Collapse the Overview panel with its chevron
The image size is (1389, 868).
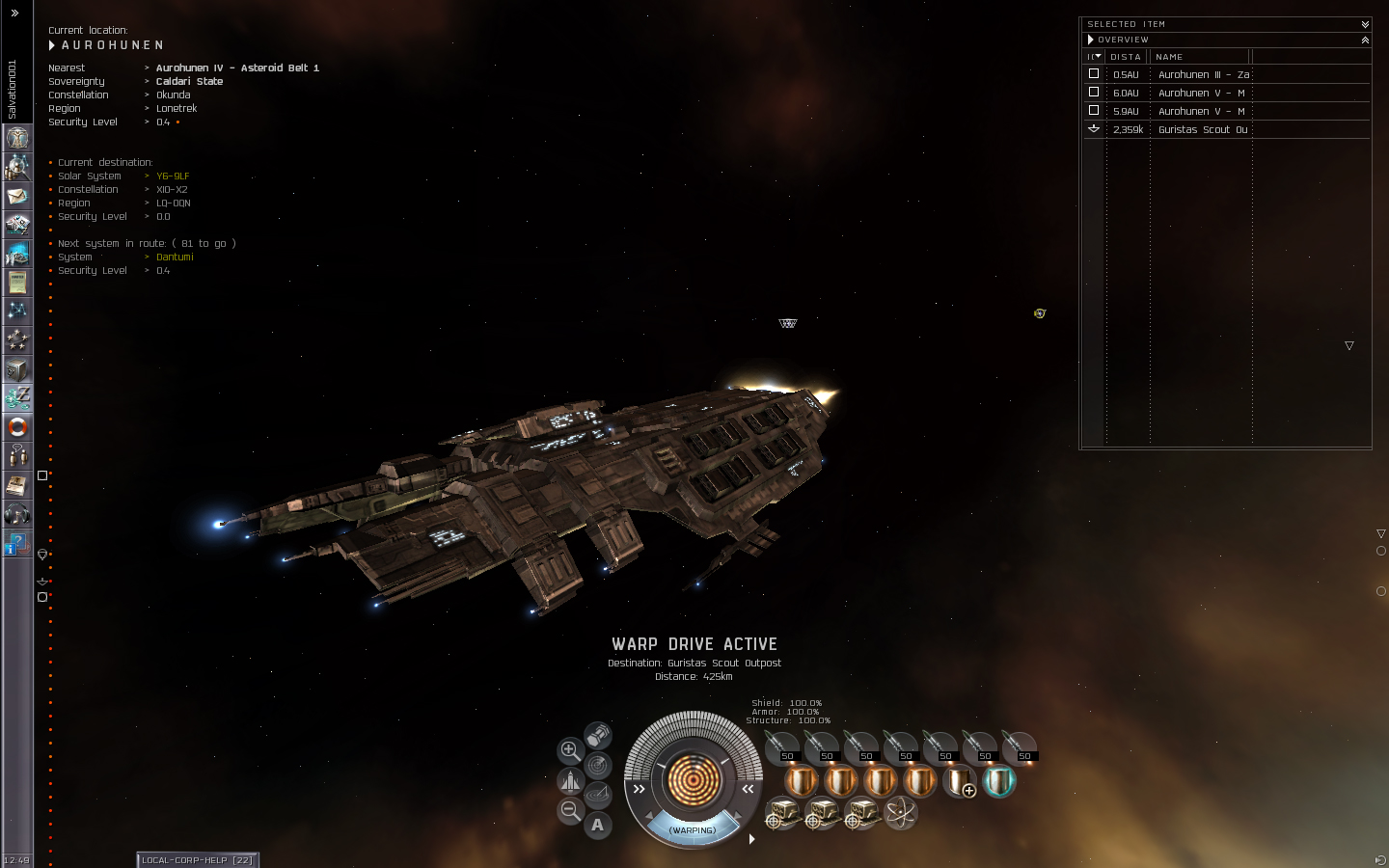pos(1365,40)
